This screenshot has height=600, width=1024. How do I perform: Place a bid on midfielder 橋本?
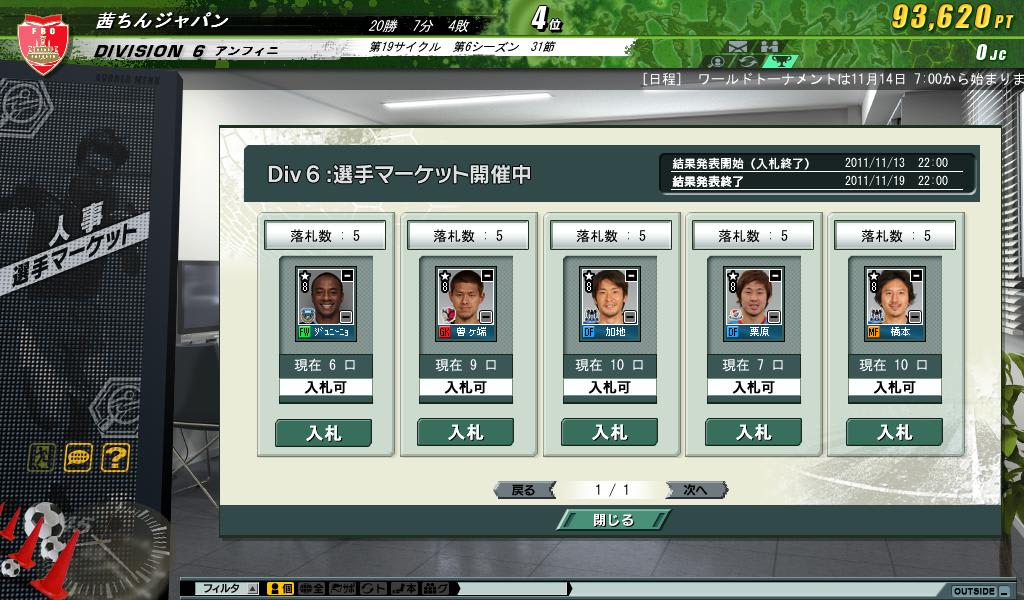pyautogui.click(x=894, y=432)
